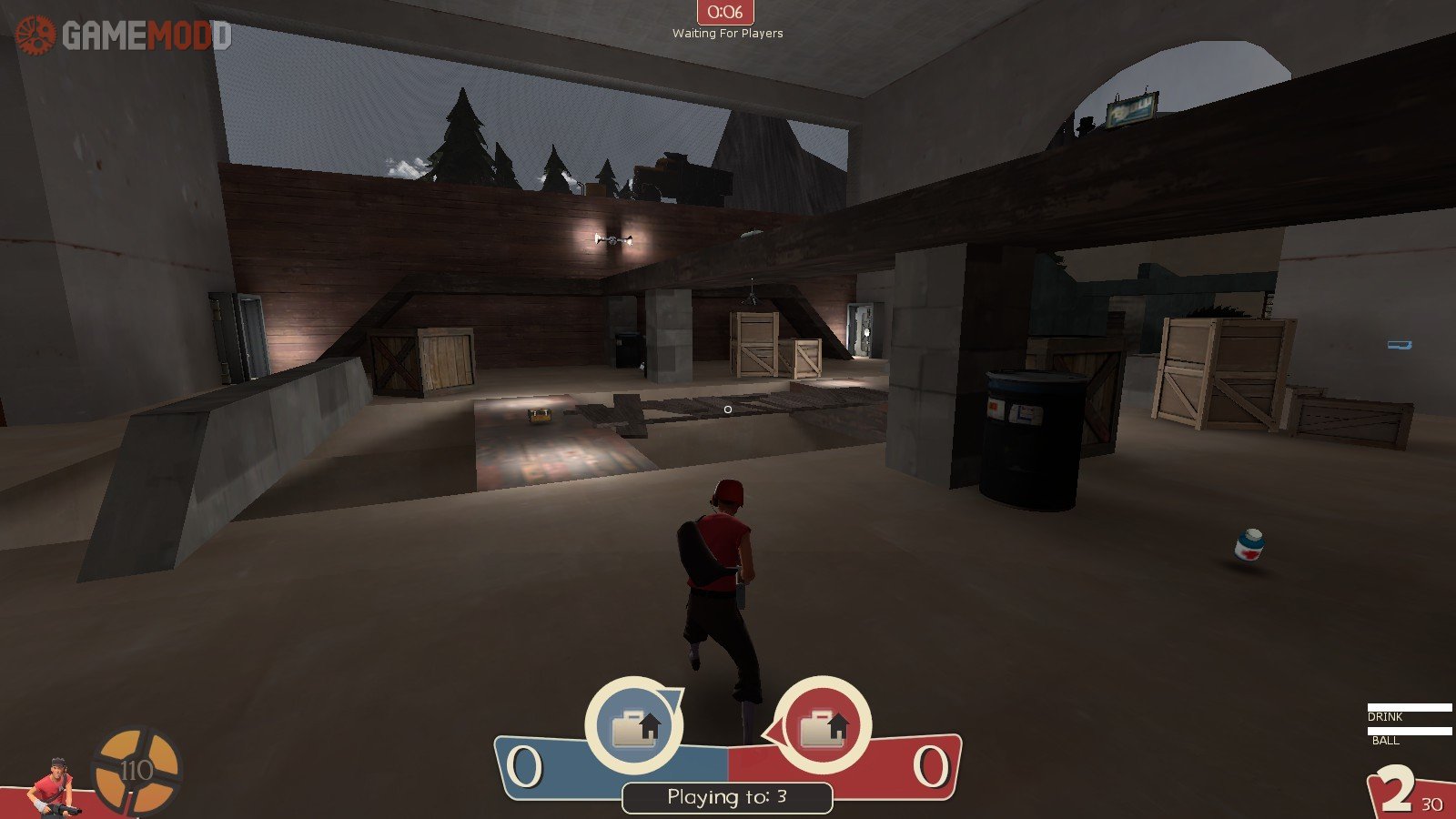Select the Scout class portrait
This screenshot has height=819, width=1456.
point(53,786)
